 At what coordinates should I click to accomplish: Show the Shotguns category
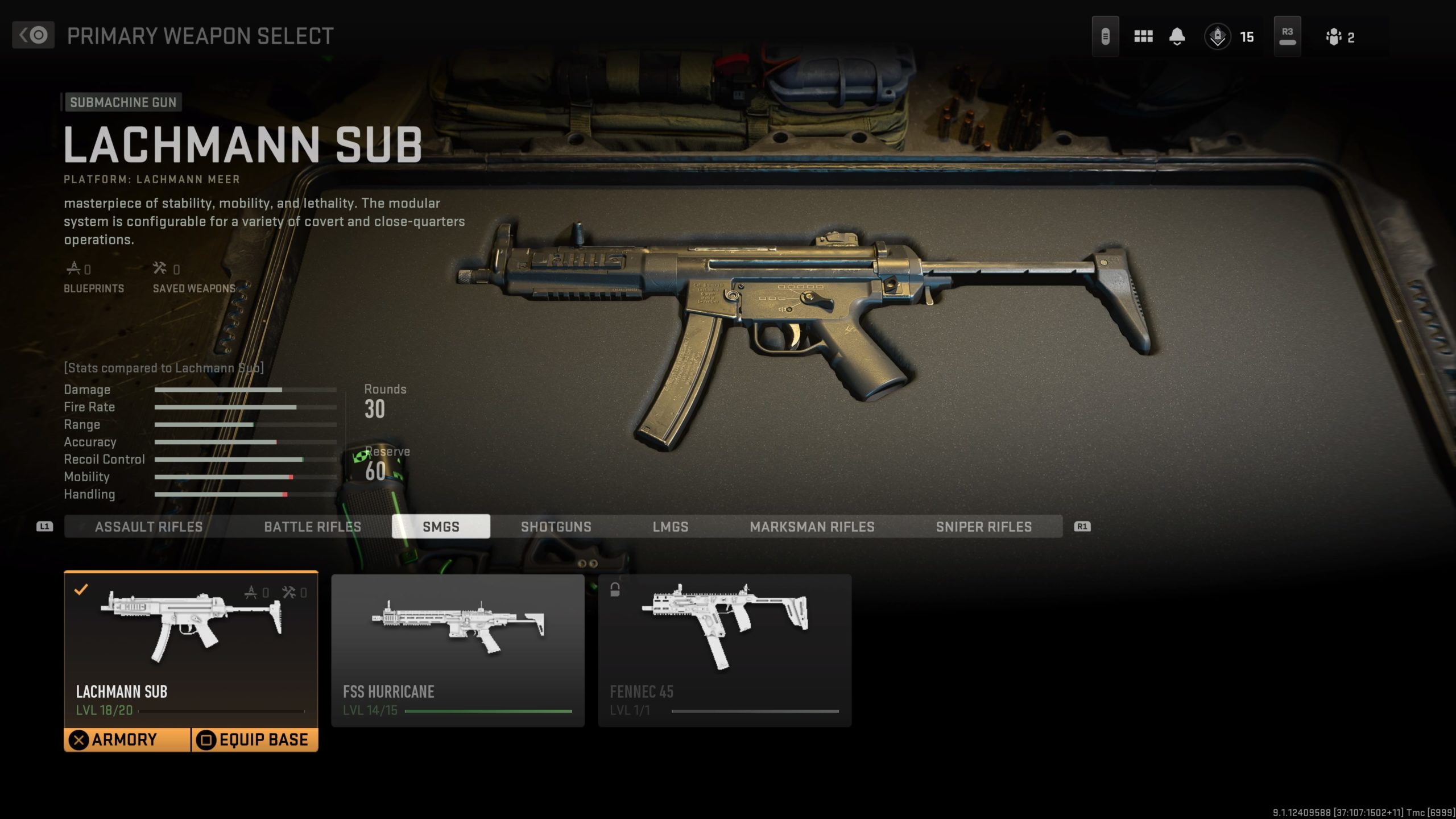[556, 527]
